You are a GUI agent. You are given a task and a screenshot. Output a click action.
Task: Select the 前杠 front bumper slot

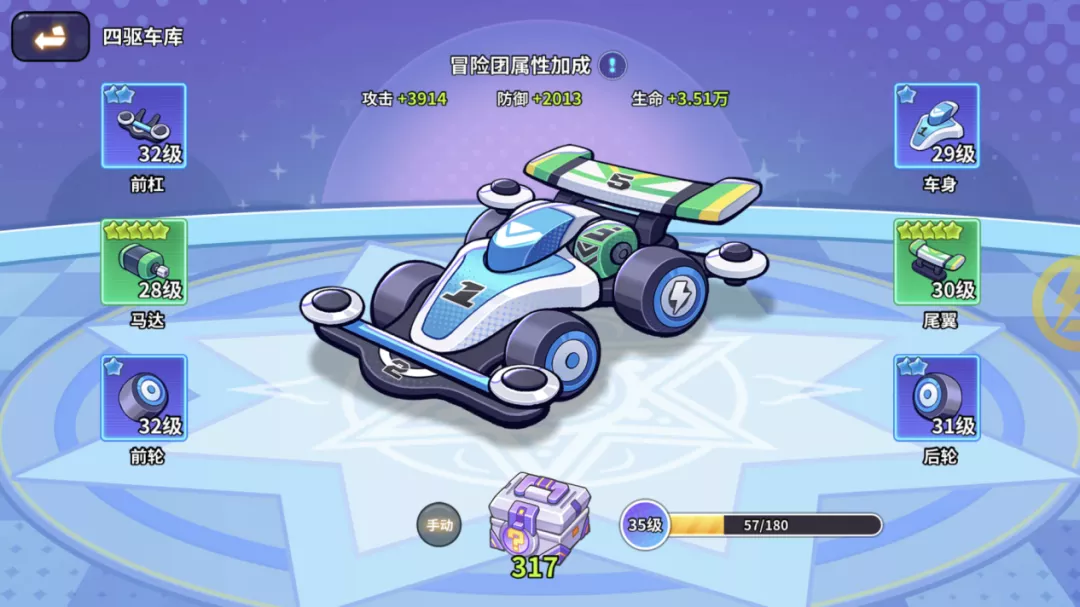[144, 126]
